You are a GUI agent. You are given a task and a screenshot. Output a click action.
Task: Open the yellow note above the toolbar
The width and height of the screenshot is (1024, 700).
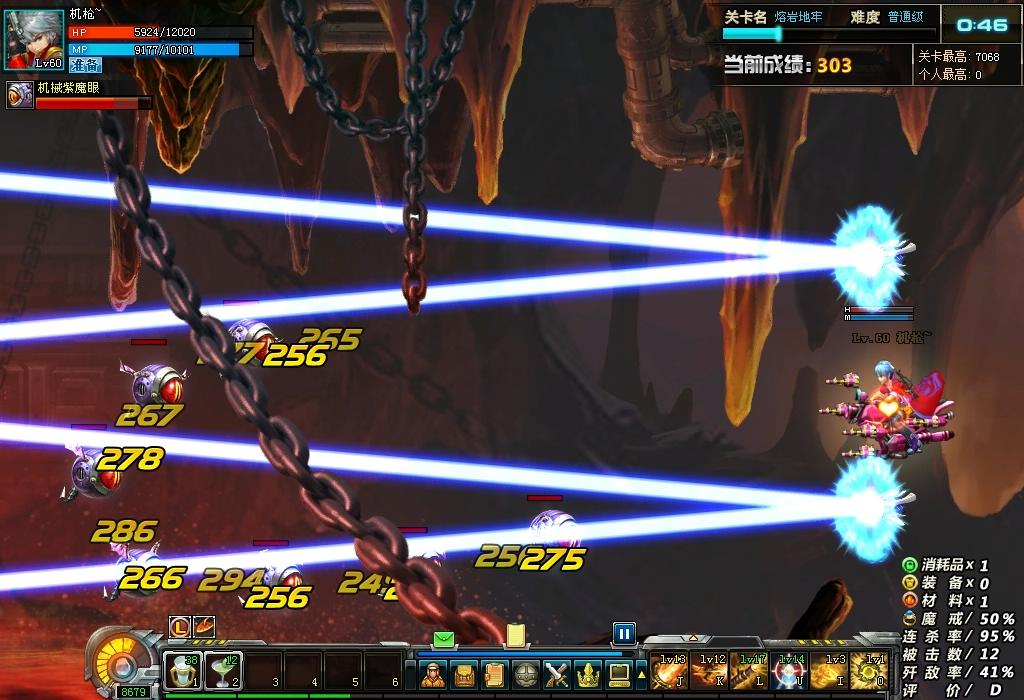(x=516, y=635)
